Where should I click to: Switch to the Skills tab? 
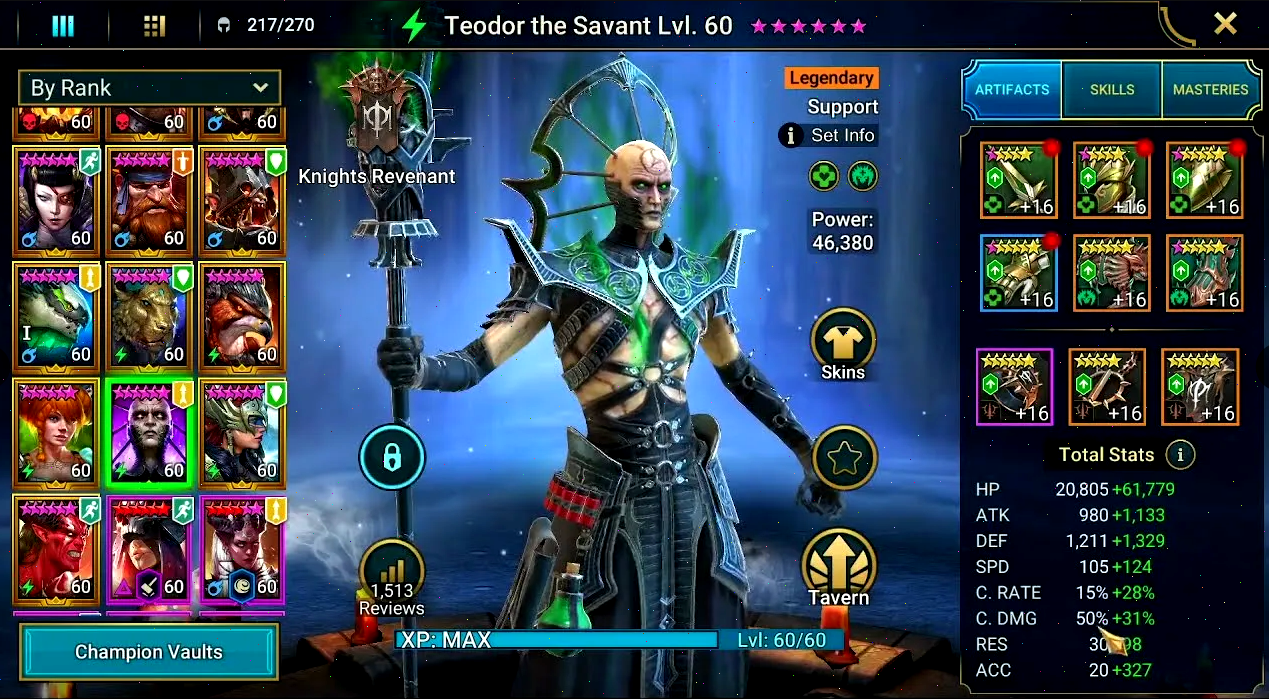click(1111, 89)
